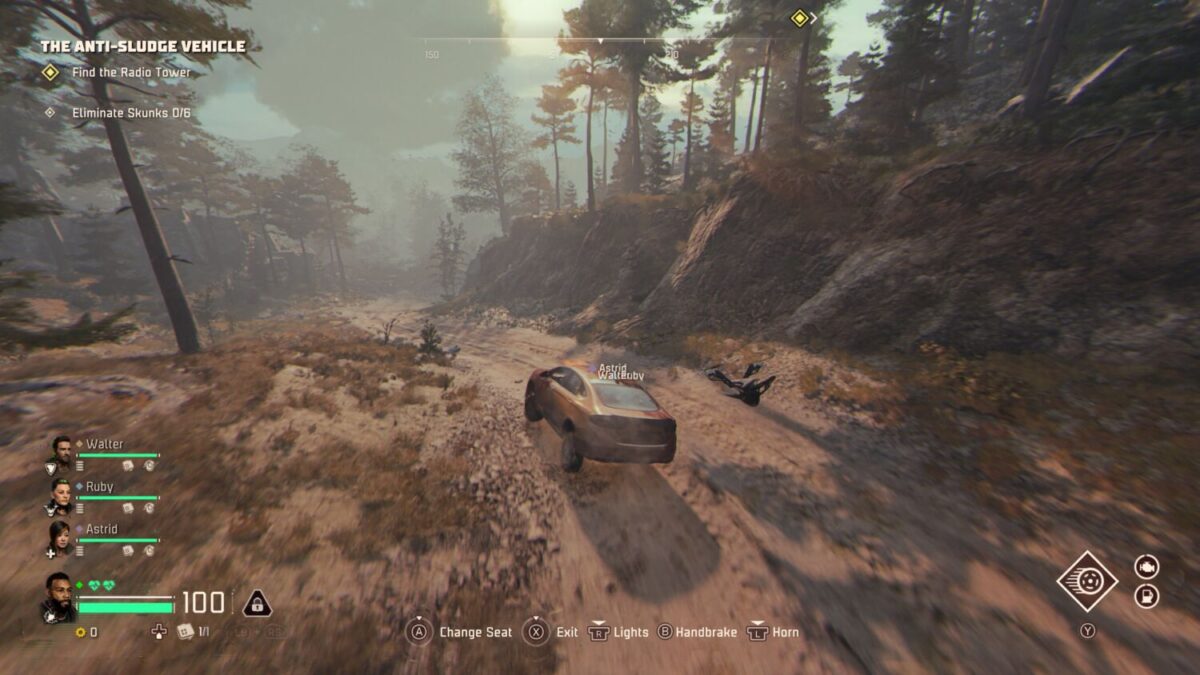Viewport: 1200px width, 675px height.
Task: Select Walter's teammate portrait
Action: 61,452
